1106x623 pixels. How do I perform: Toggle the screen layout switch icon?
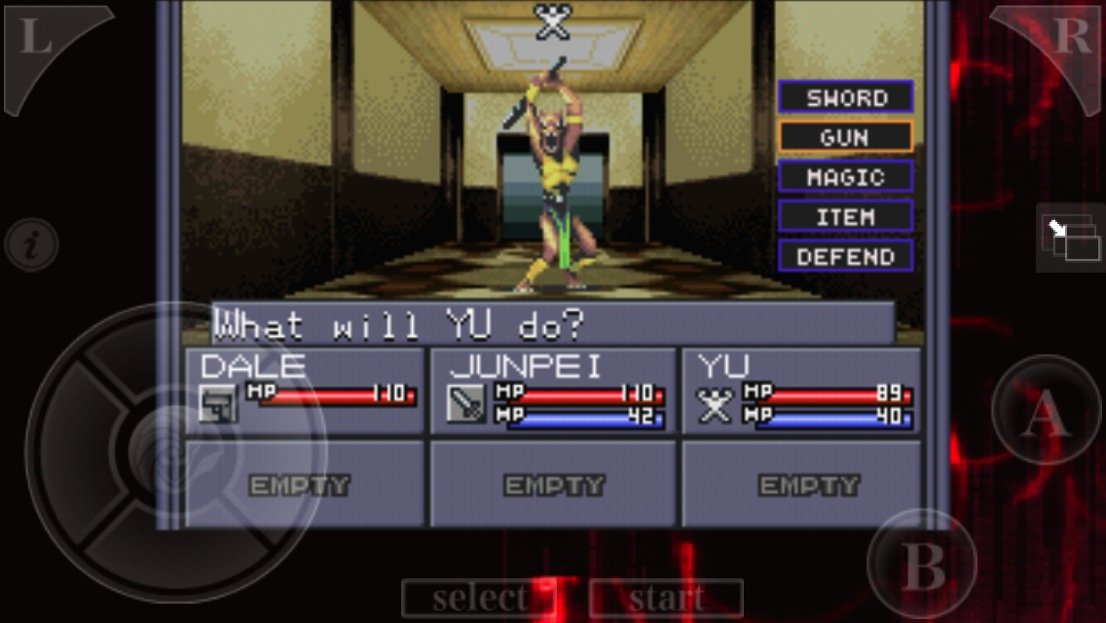point(1068,238)
